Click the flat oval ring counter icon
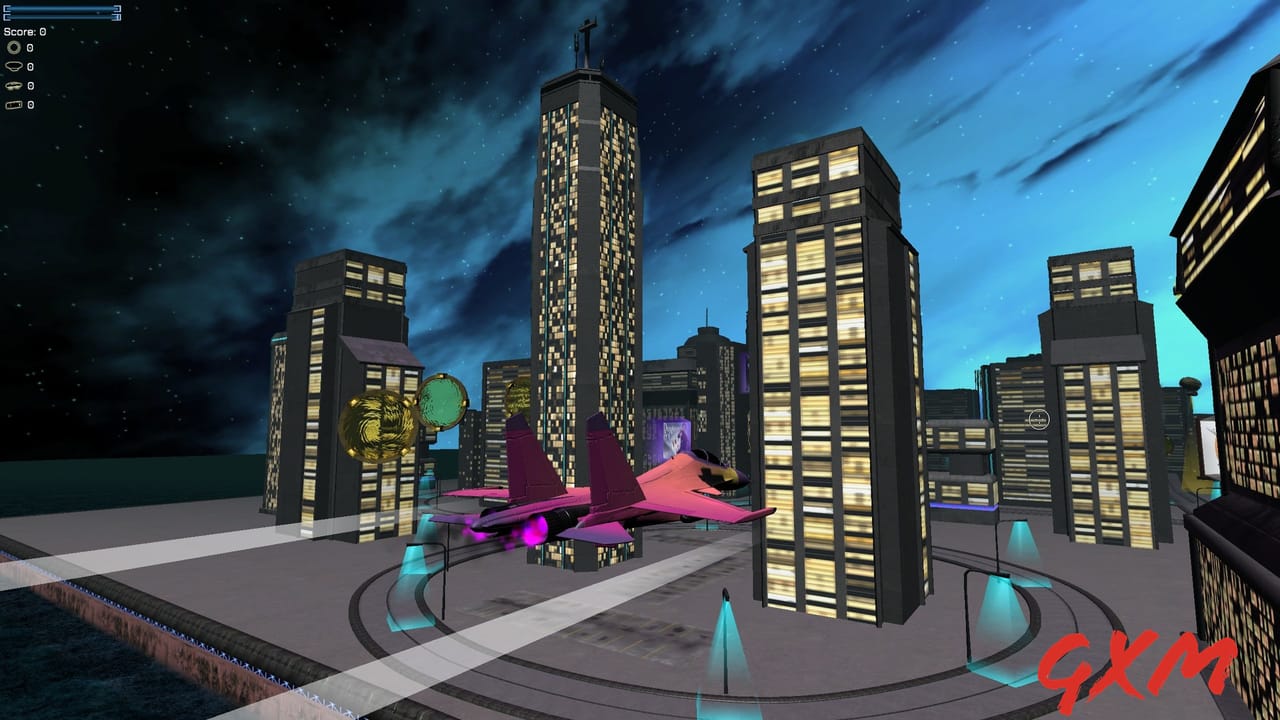 click(x=12, y=85)
